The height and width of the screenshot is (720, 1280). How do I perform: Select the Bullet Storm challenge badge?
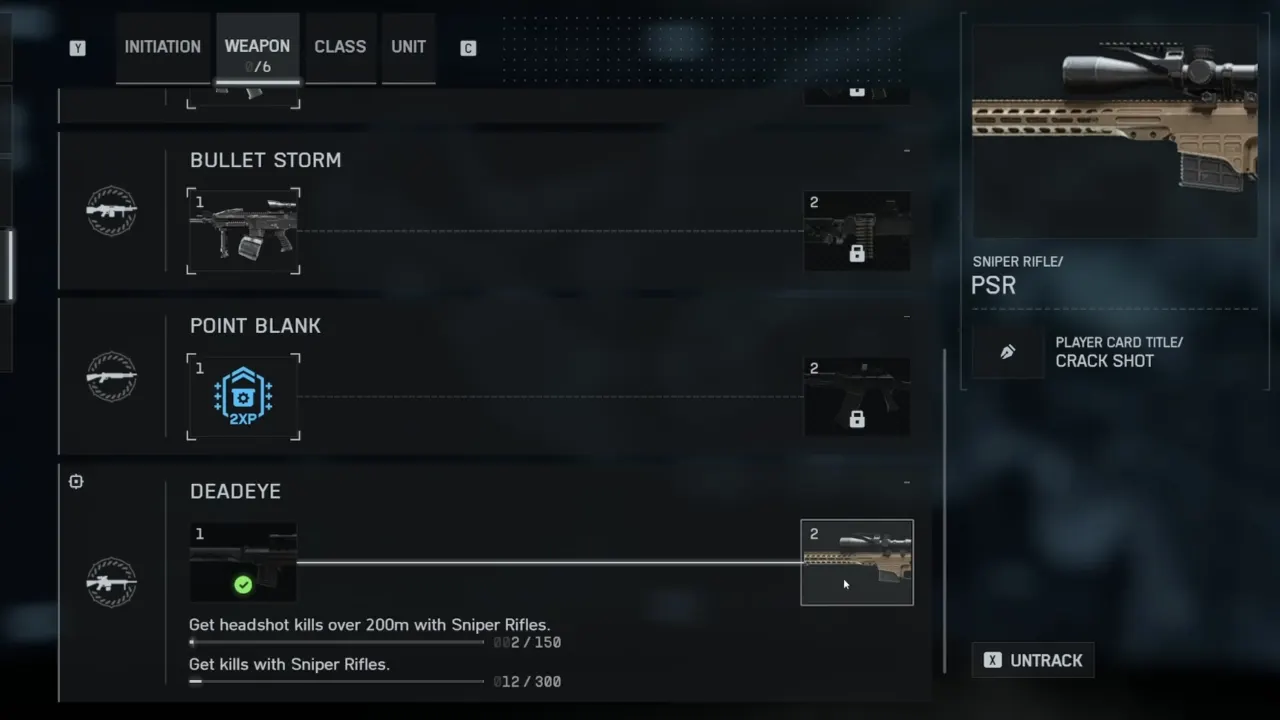point(111,211)
